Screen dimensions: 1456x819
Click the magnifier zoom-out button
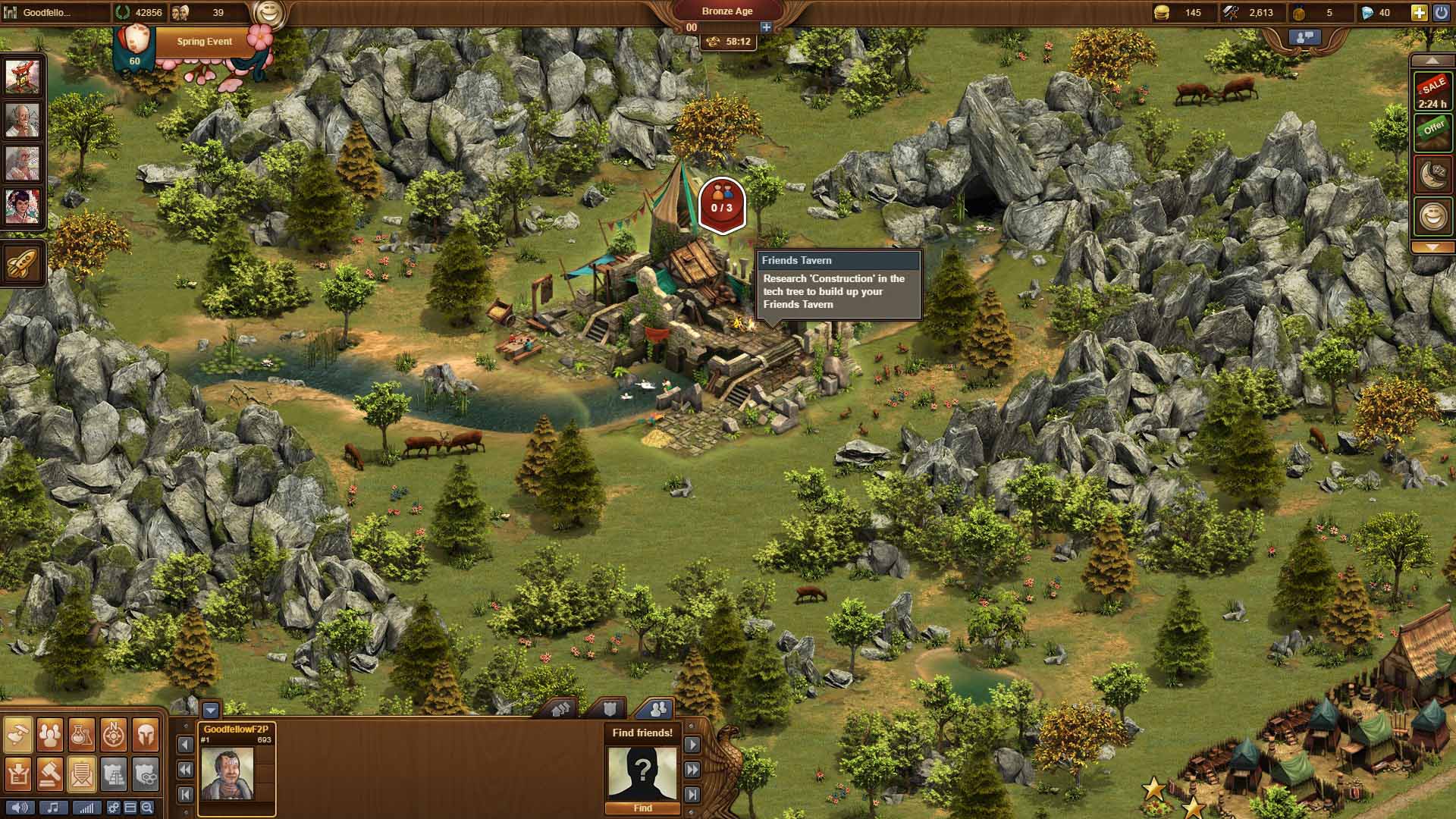(x=147, y=808)
